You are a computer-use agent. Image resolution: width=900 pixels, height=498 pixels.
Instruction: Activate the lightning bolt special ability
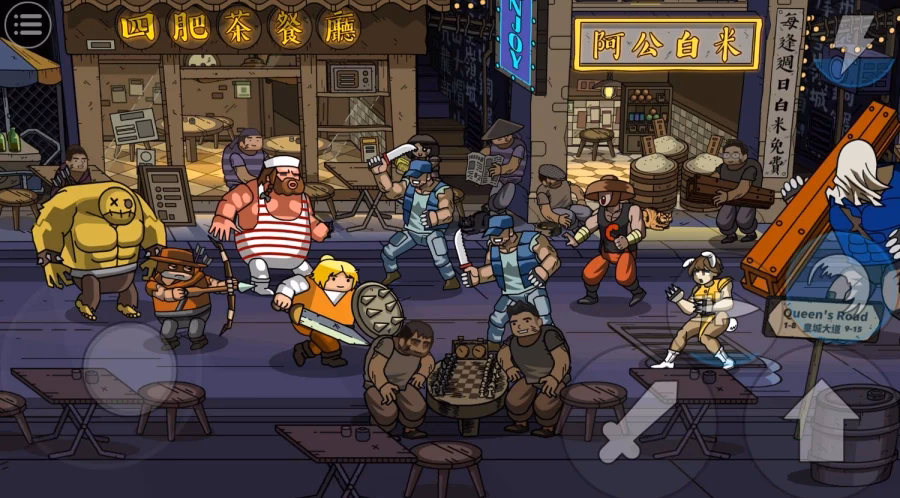tap(853, 47)
